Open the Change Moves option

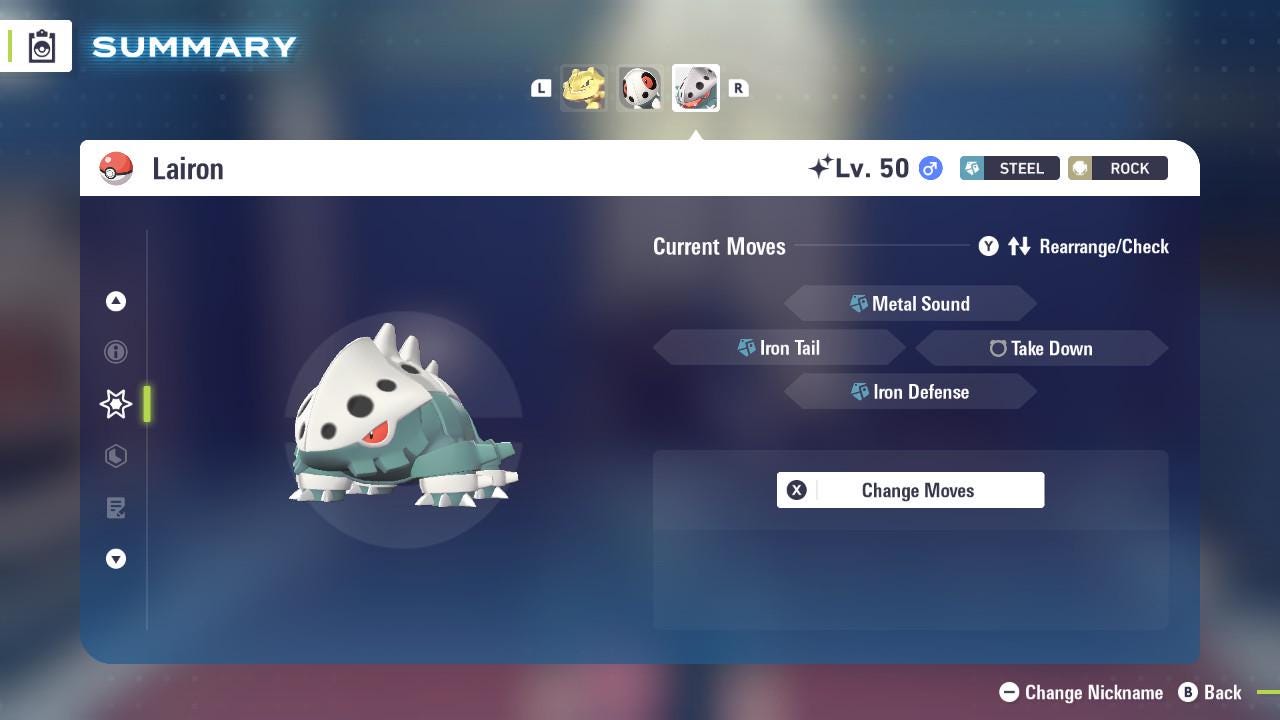(910, 490)
